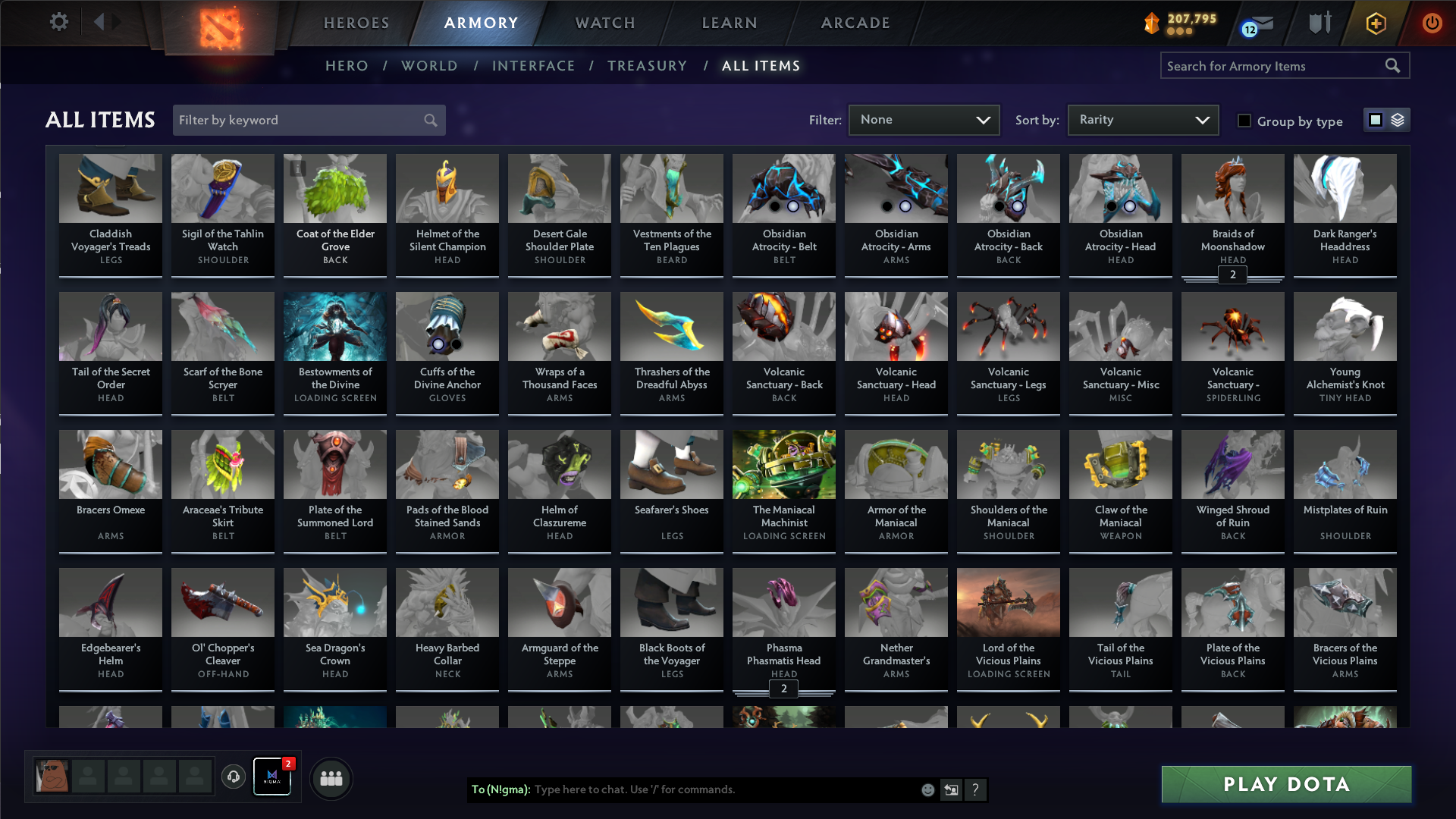
Task: Open the Sort by Rarity dropdown
Action: click(x=1142, y=119)
